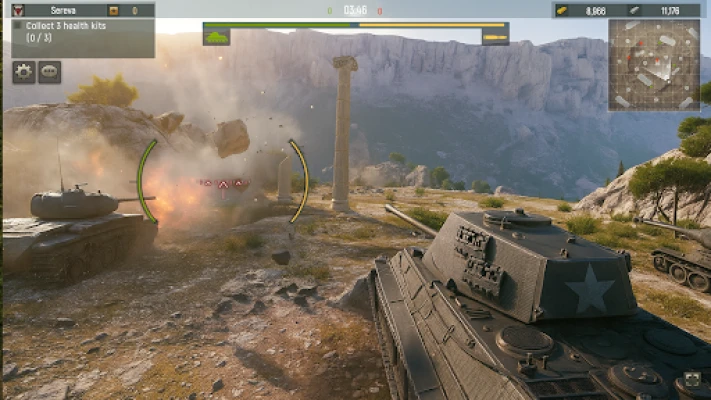Click the minimap of the battlefield
The width and height of the screenshot is (711, 400).
coord(654,64)
